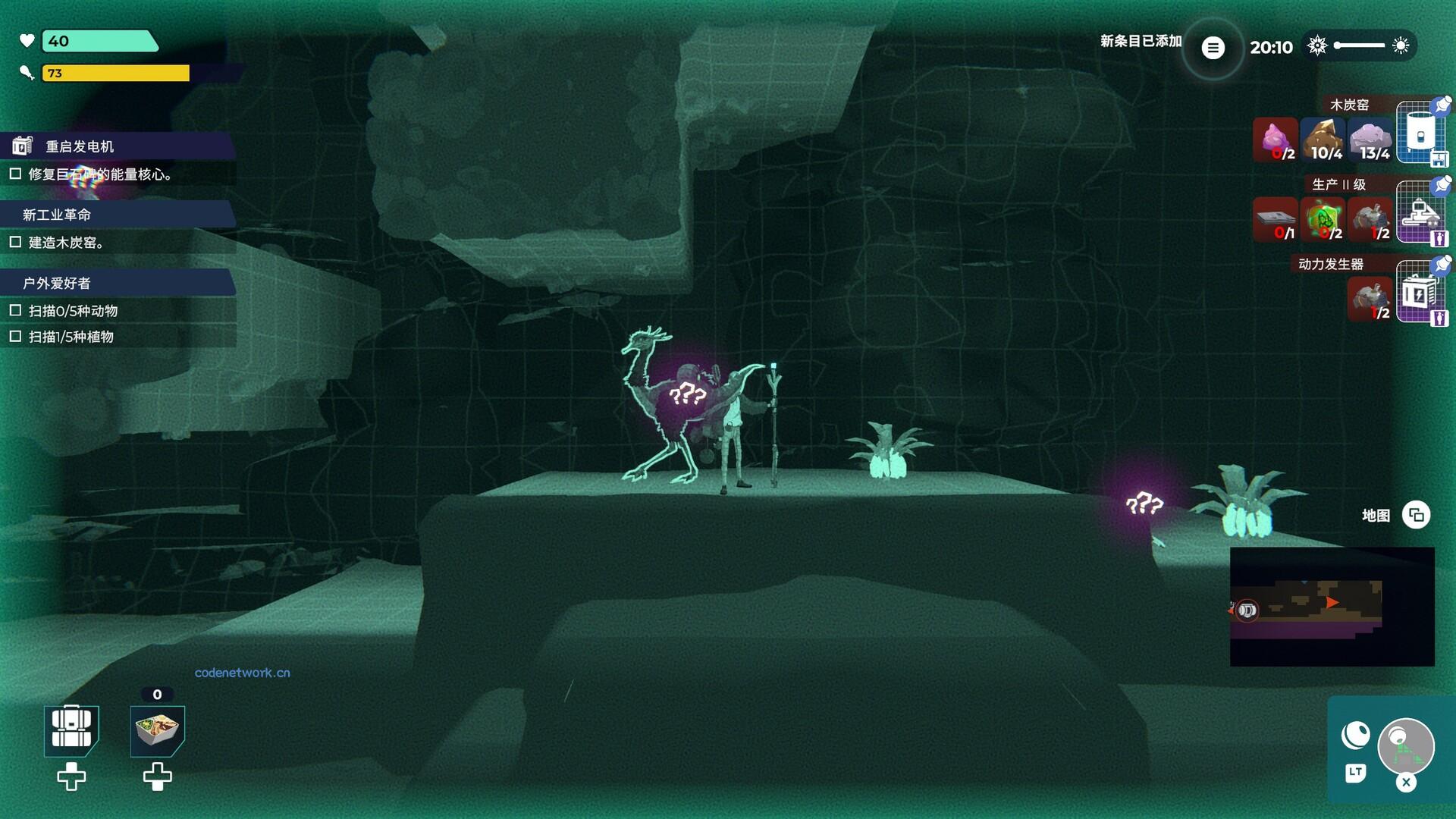This screenshot has height=819, width=1456.
Task: Click the crescent moon ability icon
Action: coord(1355,735)
